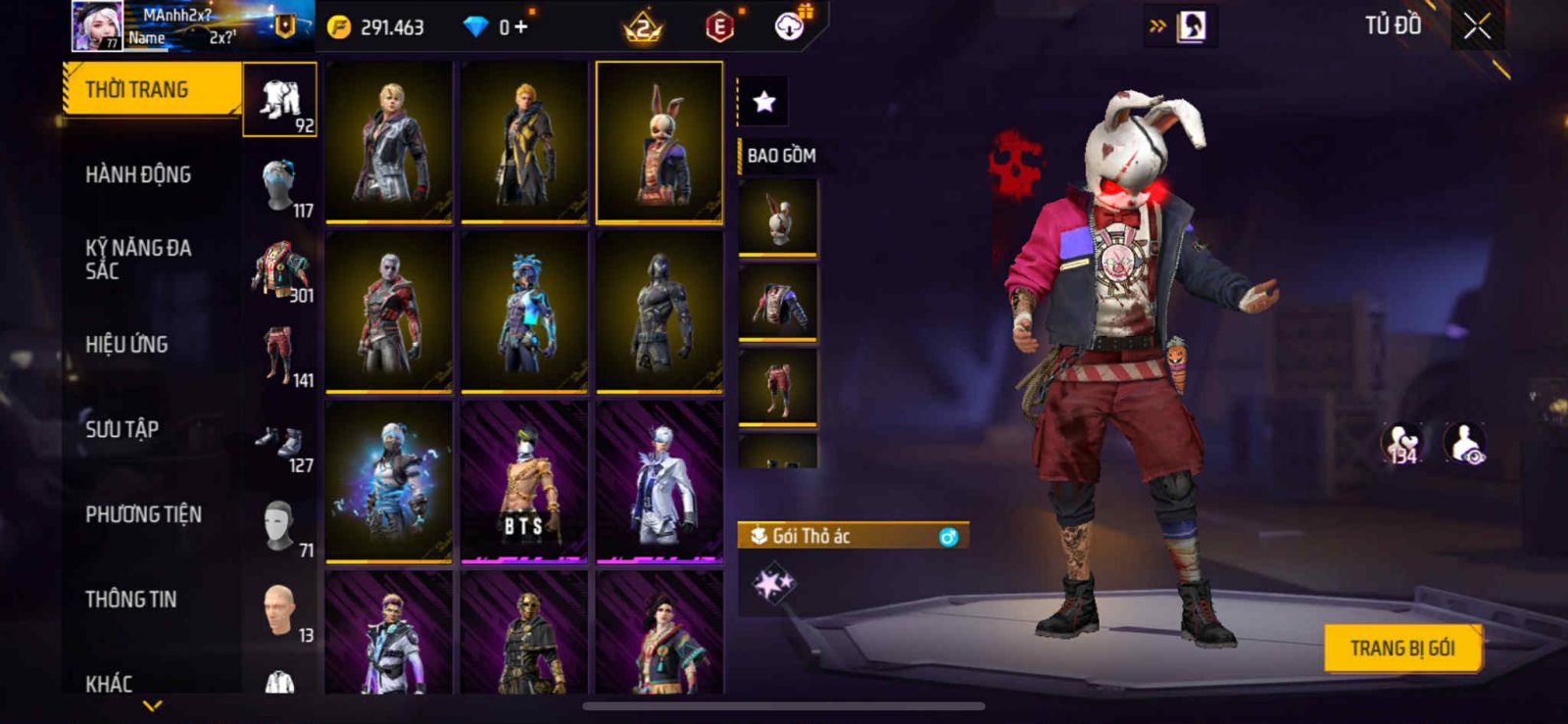
Task: Toggle the star favorite button
Action: pyautogui.click(x=763, y=101)
